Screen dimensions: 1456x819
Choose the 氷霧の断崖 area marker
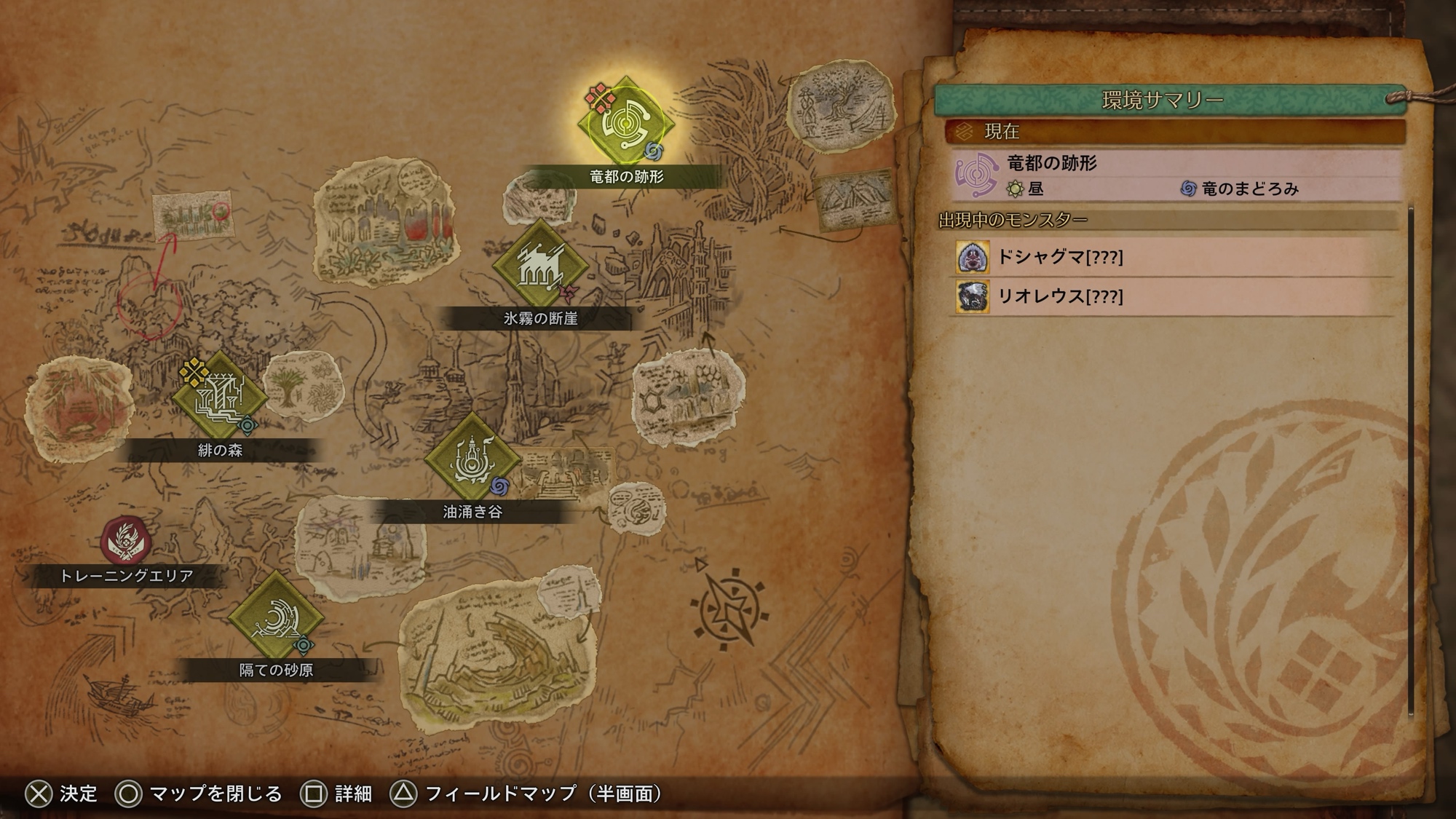coord(539,265)
